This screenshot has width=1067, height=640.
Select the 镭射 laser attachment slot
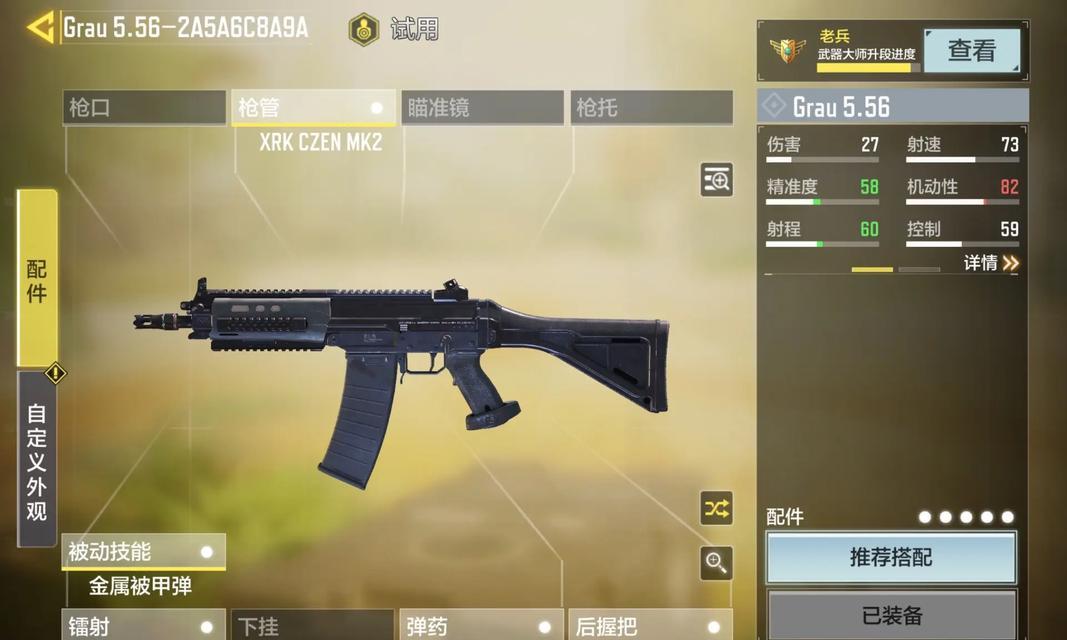tap(144, 626)
